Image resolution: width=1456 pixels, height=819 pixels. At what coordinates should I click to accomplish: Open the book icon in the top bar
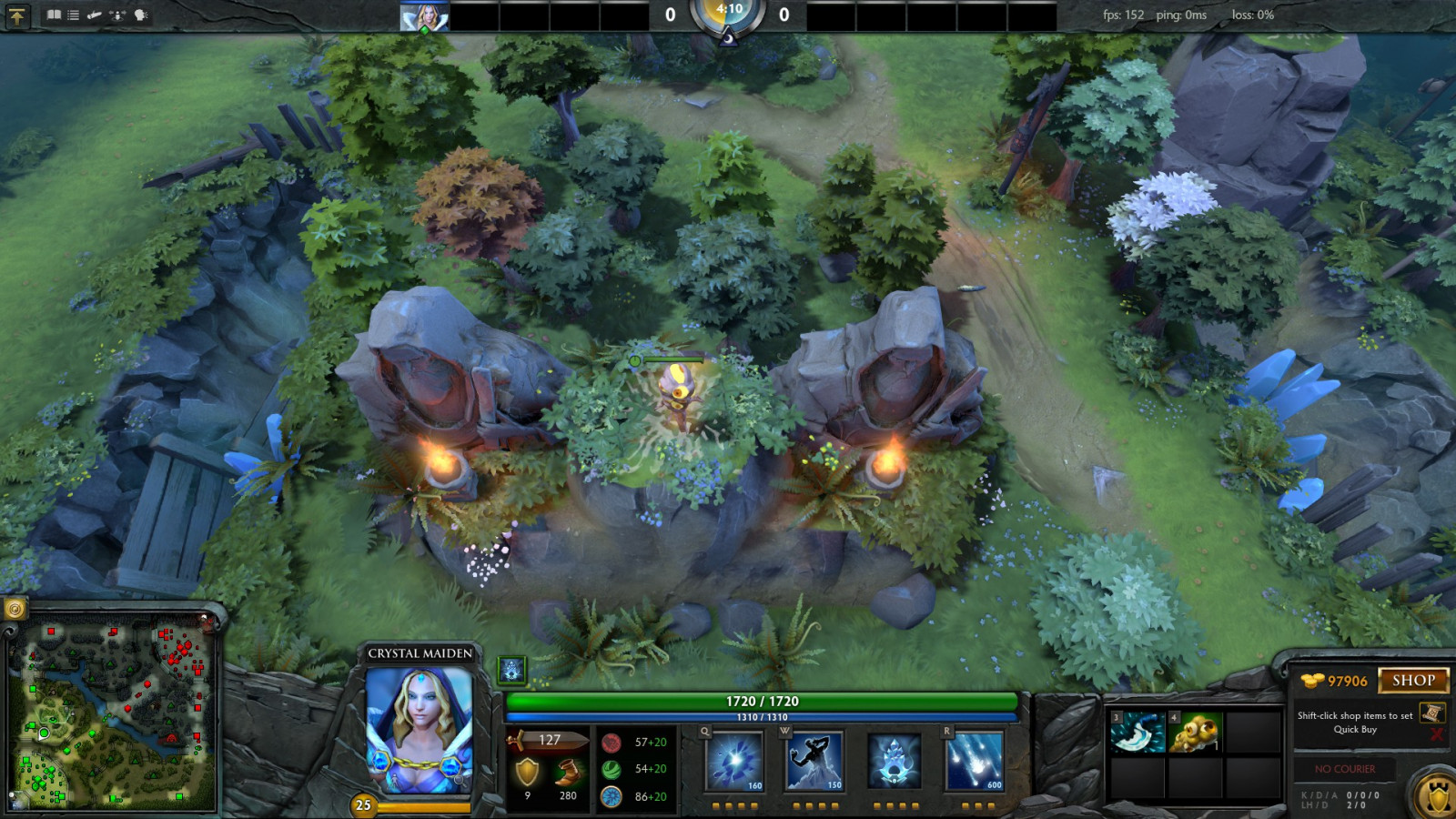point(54,15)
